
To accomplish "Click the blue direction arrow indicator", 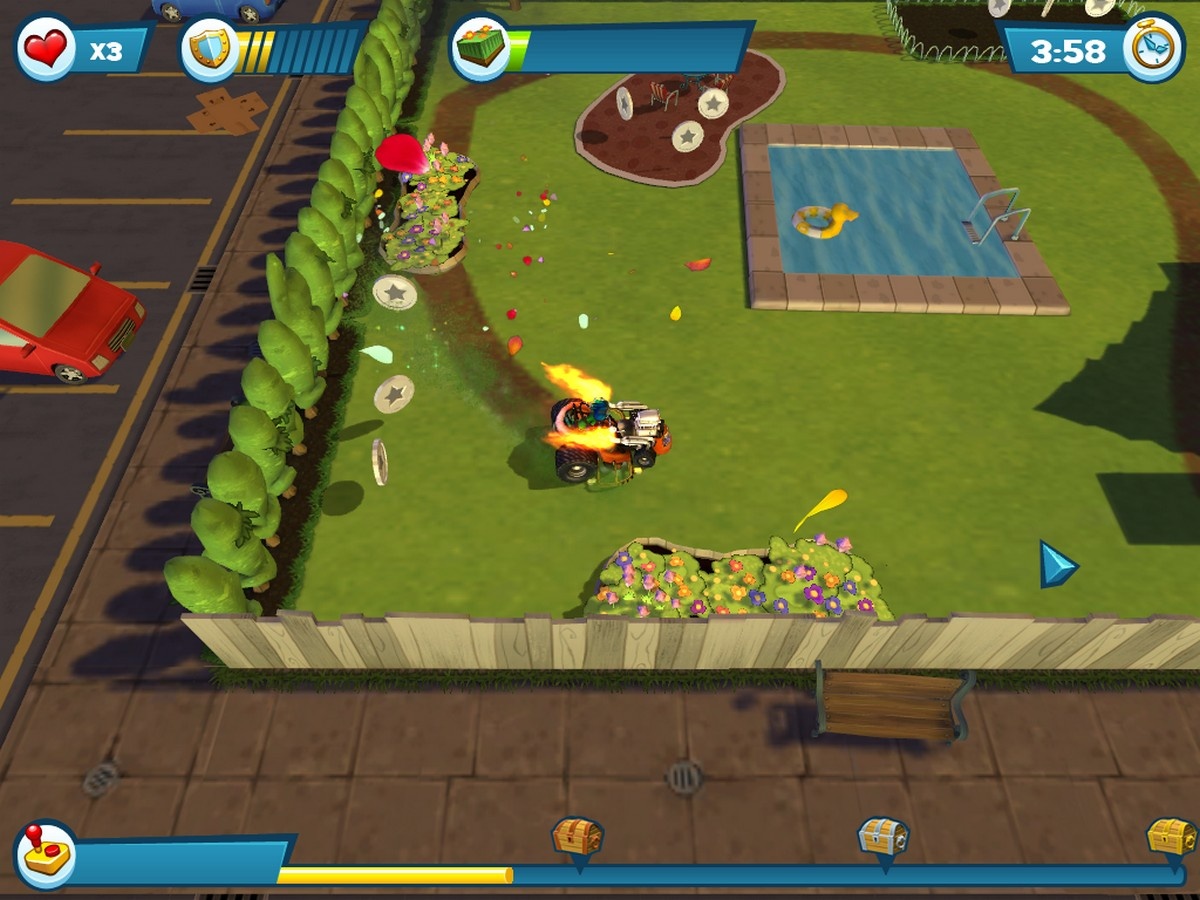I will (1056, 565).
